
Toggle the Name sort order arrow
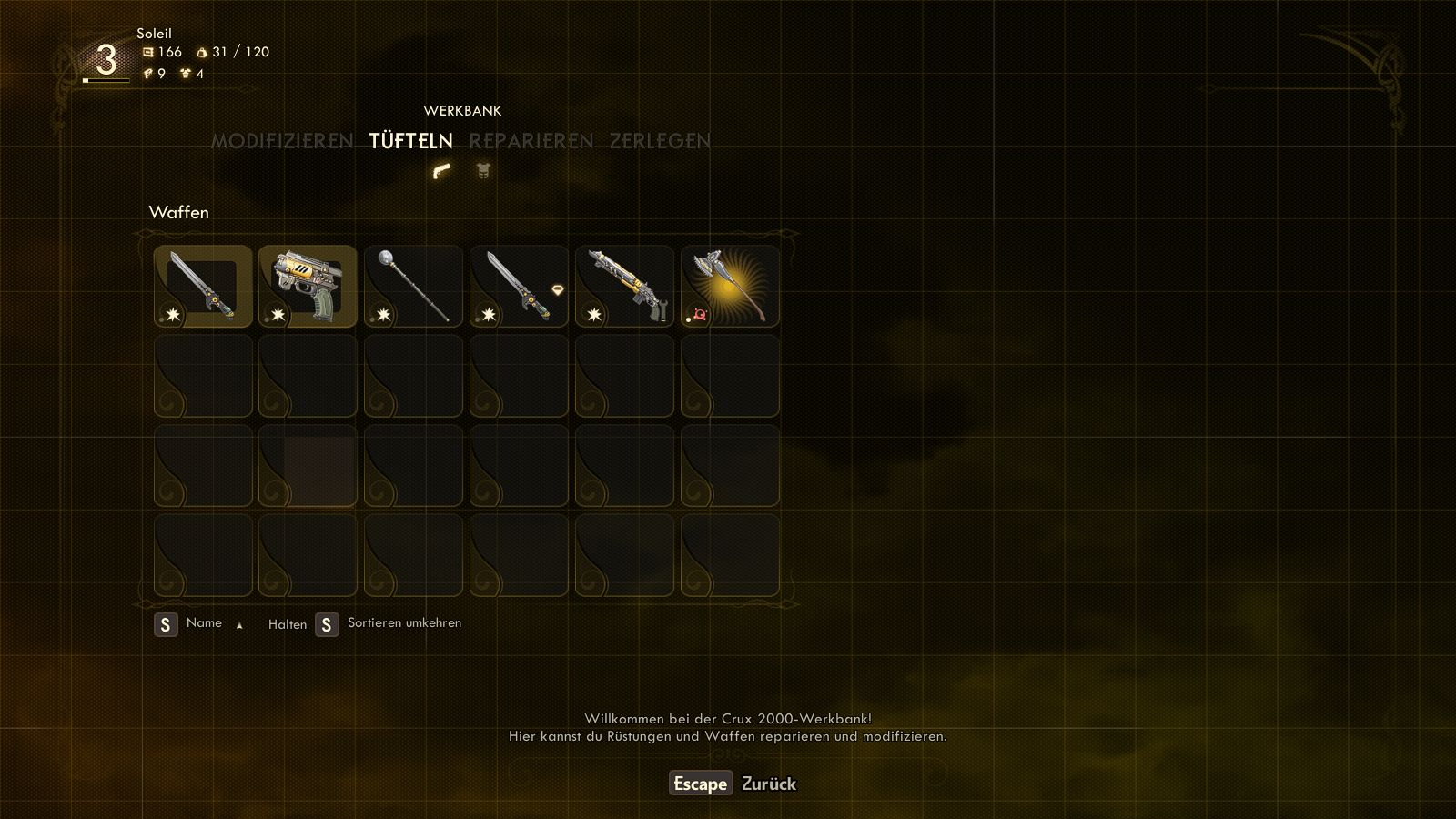click(x=238, y=625)
